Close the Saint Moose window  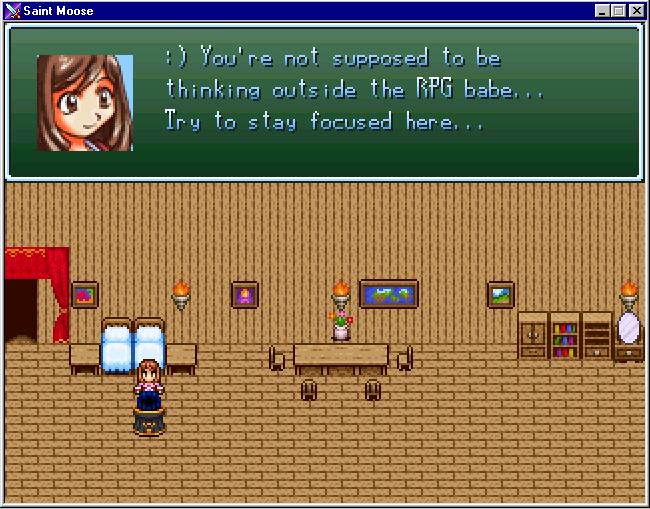point(636,10)
